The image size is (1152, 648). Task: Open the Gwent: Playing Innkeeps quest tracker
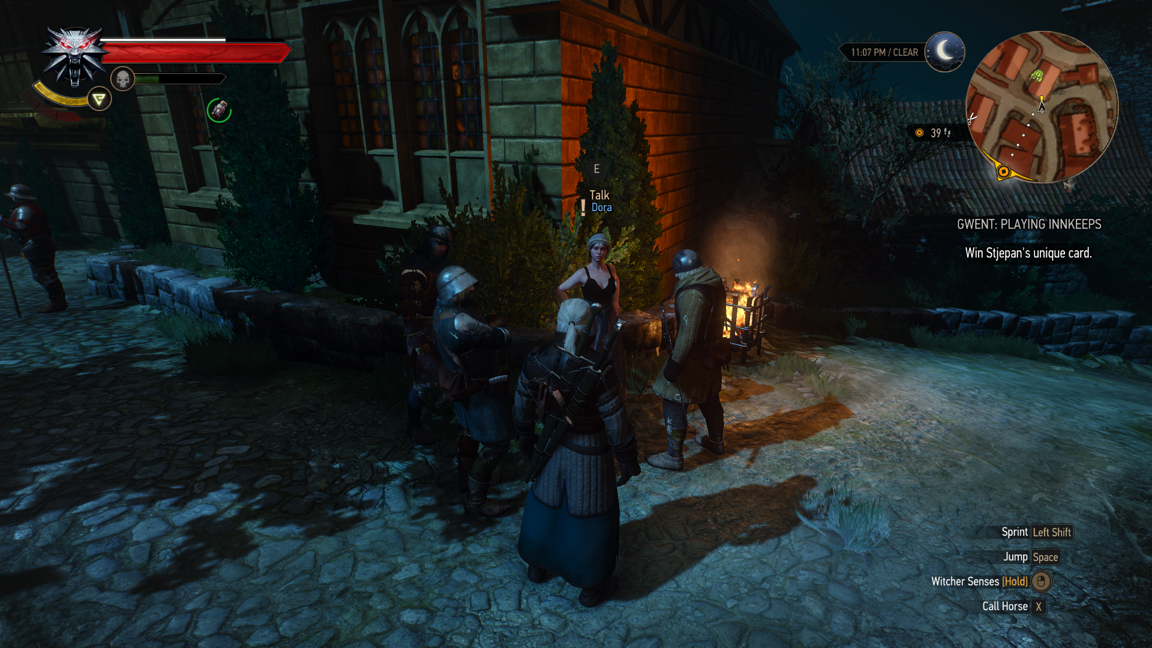click(1028, 225)
